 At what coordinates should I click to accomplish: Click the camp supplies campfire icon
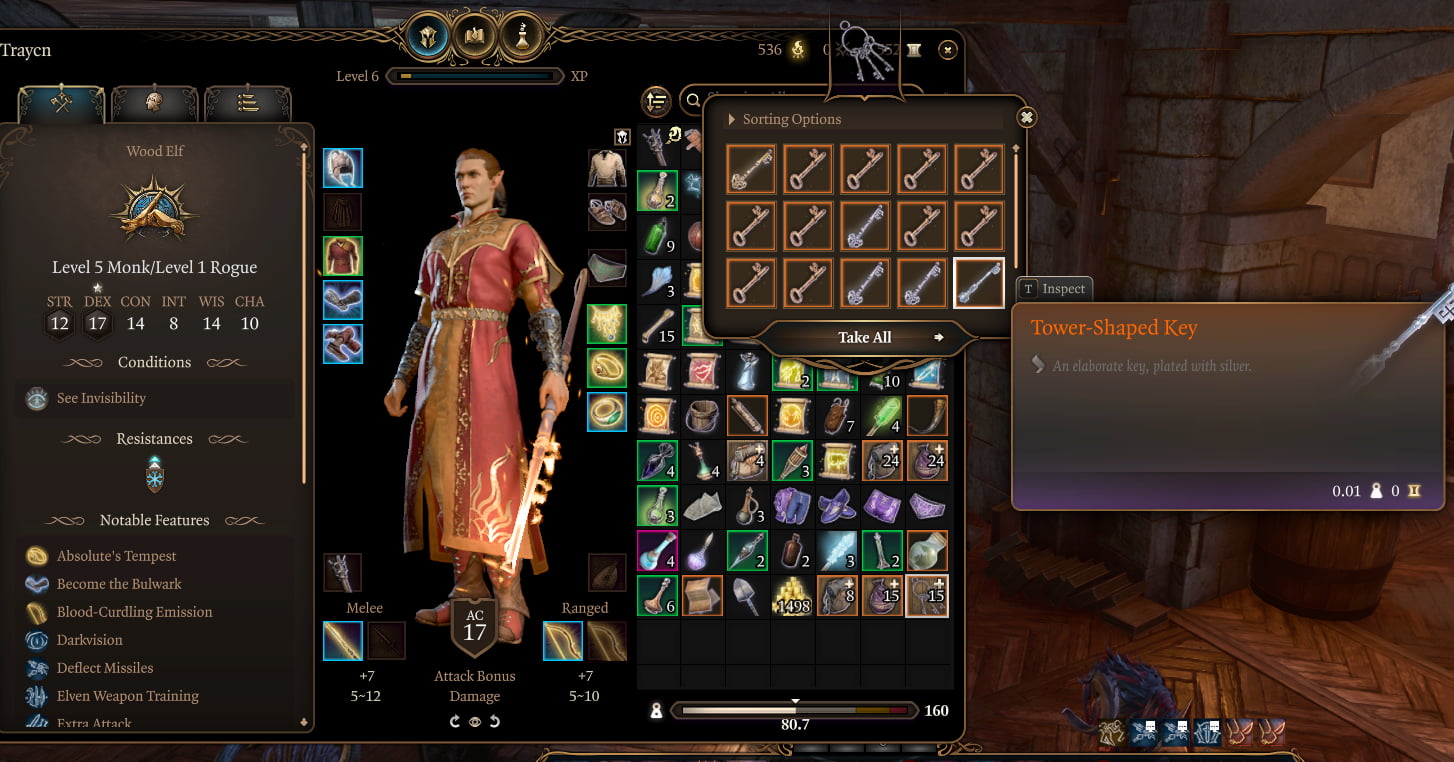[797, 49]
